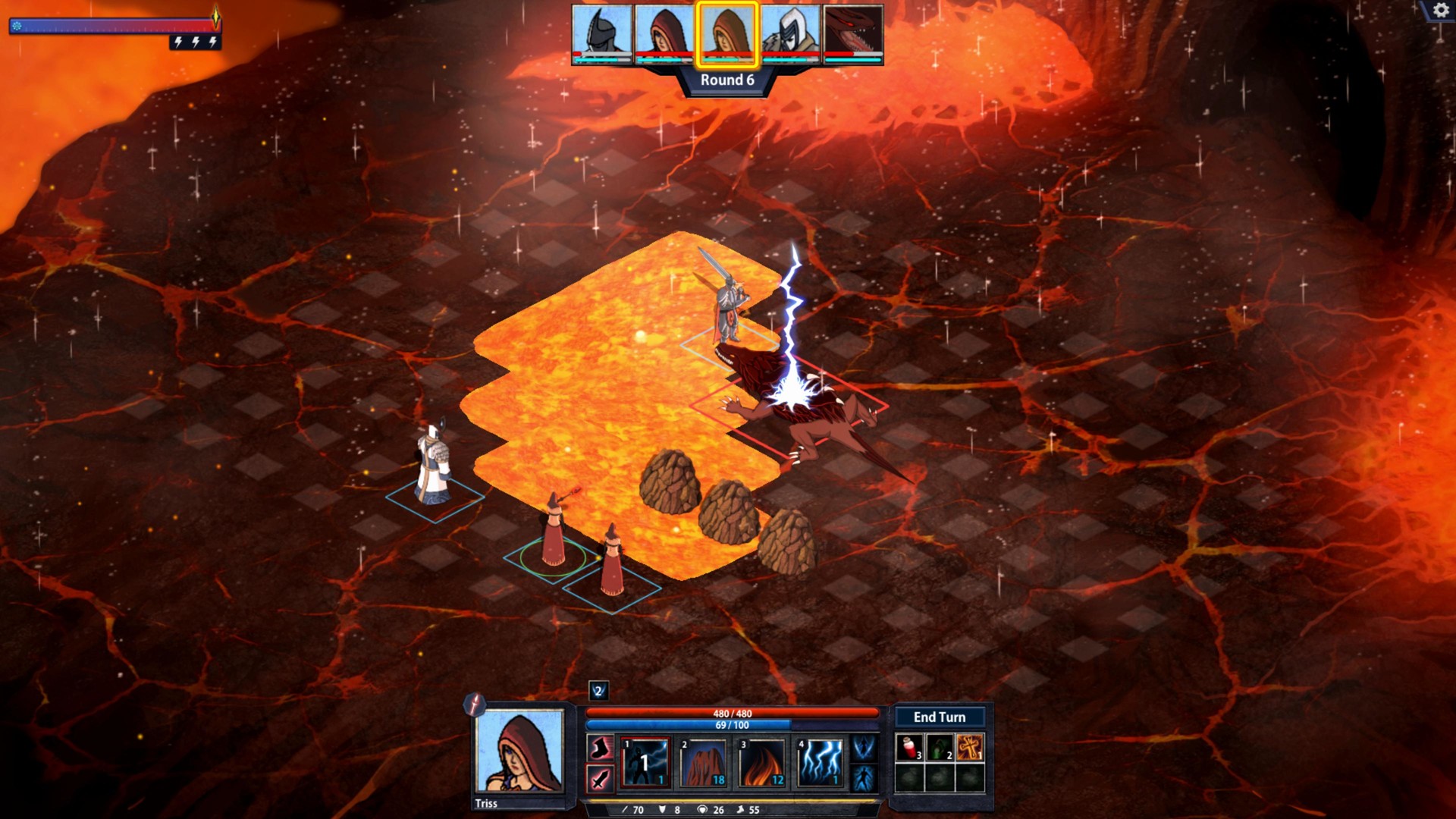Select the dark knight portrait in turn order
The height and width of the screenshot is (819, 1456).
[603, 33]
